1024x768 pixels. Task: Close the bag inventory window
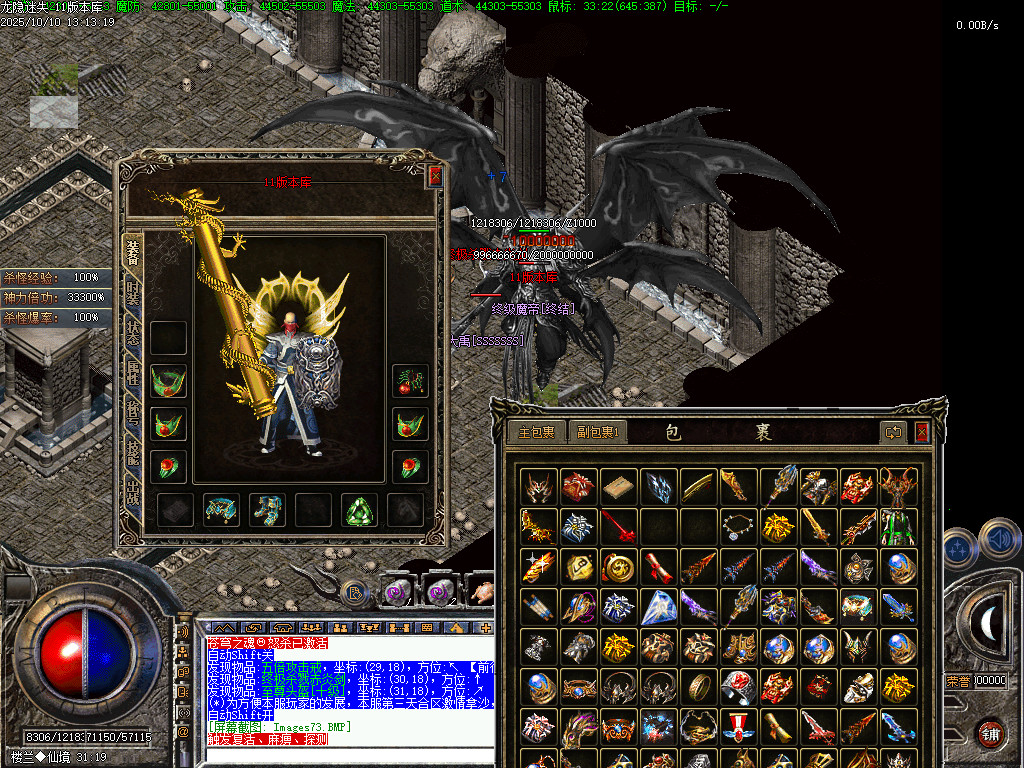tap(921, 432)
